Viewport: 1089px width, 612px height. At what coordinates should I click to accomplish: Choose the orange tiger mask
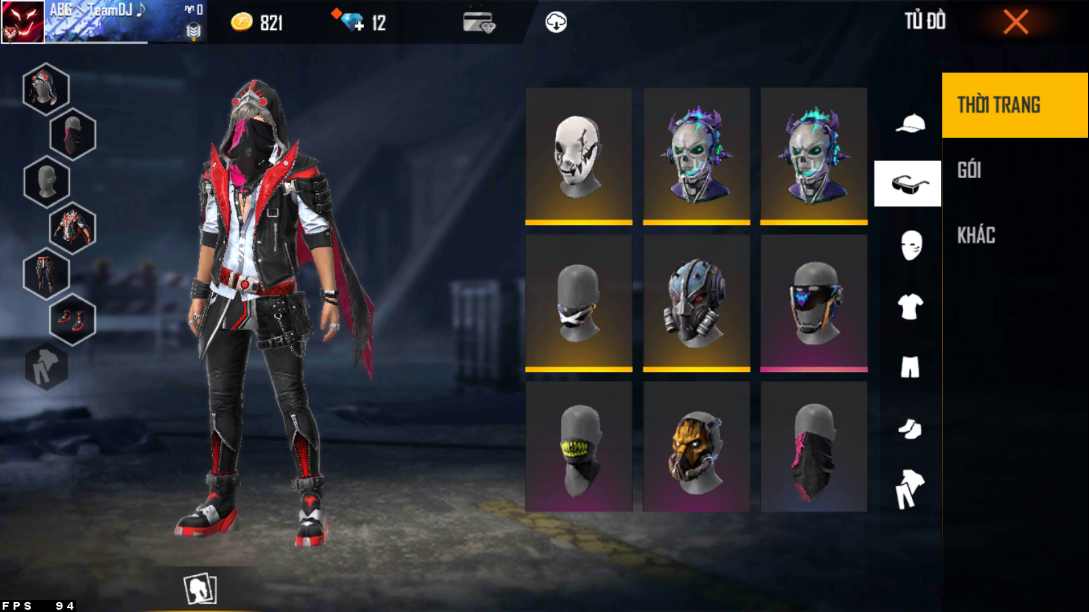click(696, 448)
